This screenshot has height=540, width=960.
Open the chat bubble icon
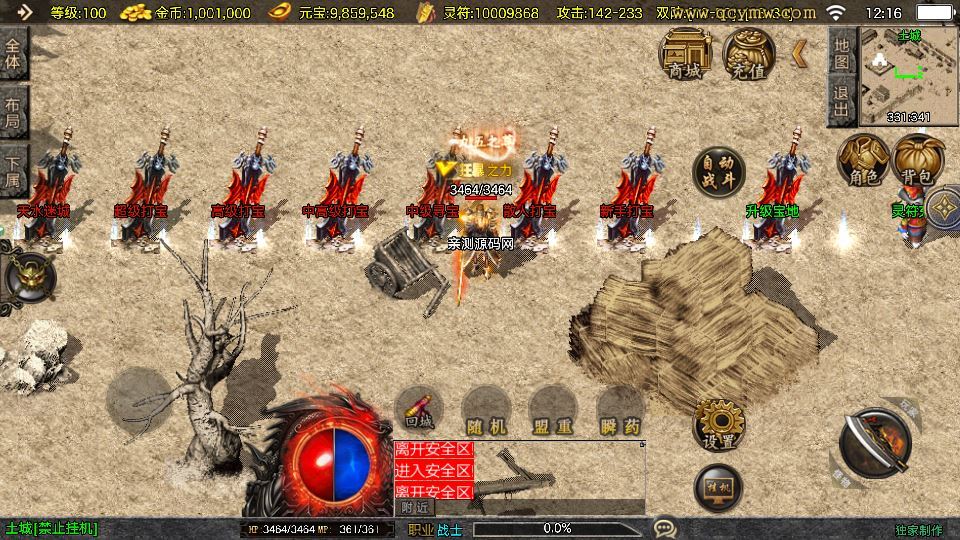point(664,527)
